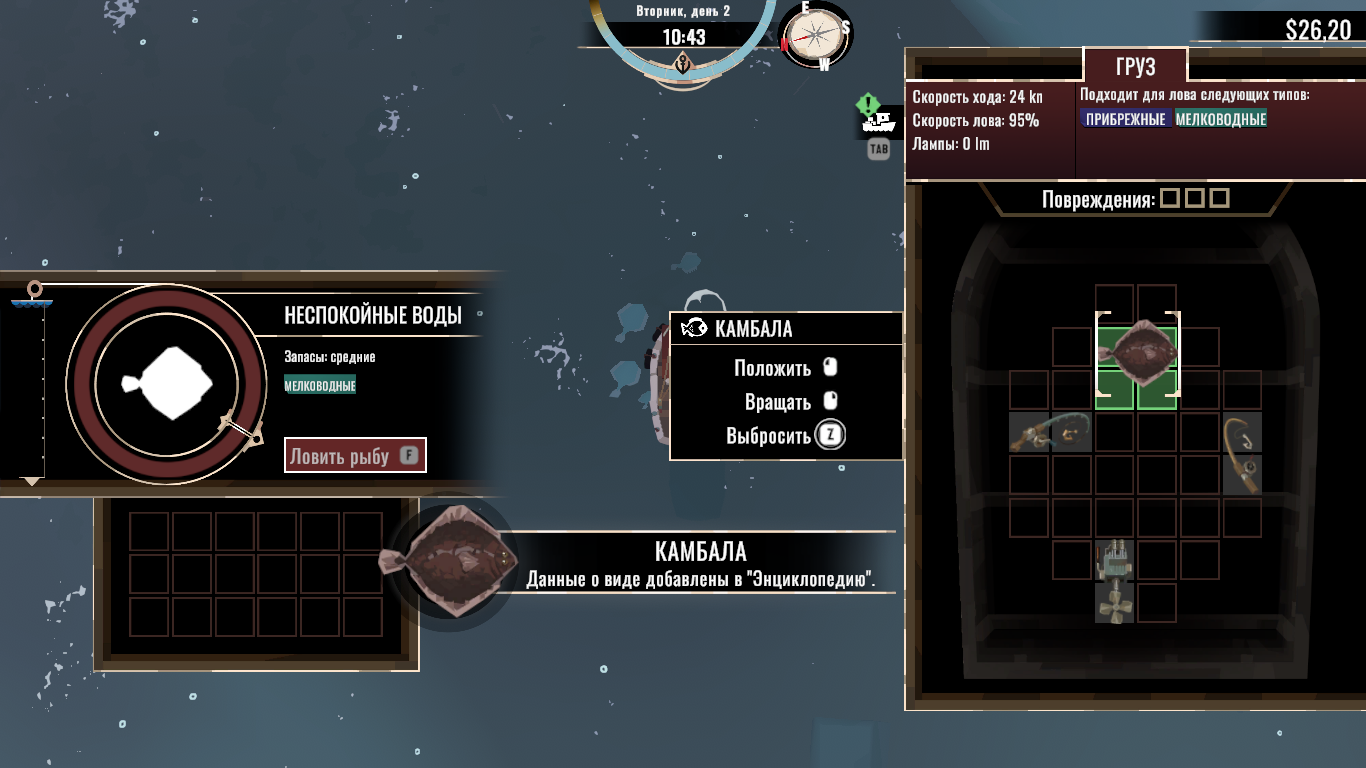Click the compass in the top HUD
The image size is (1366, 768).
(816, 36)
